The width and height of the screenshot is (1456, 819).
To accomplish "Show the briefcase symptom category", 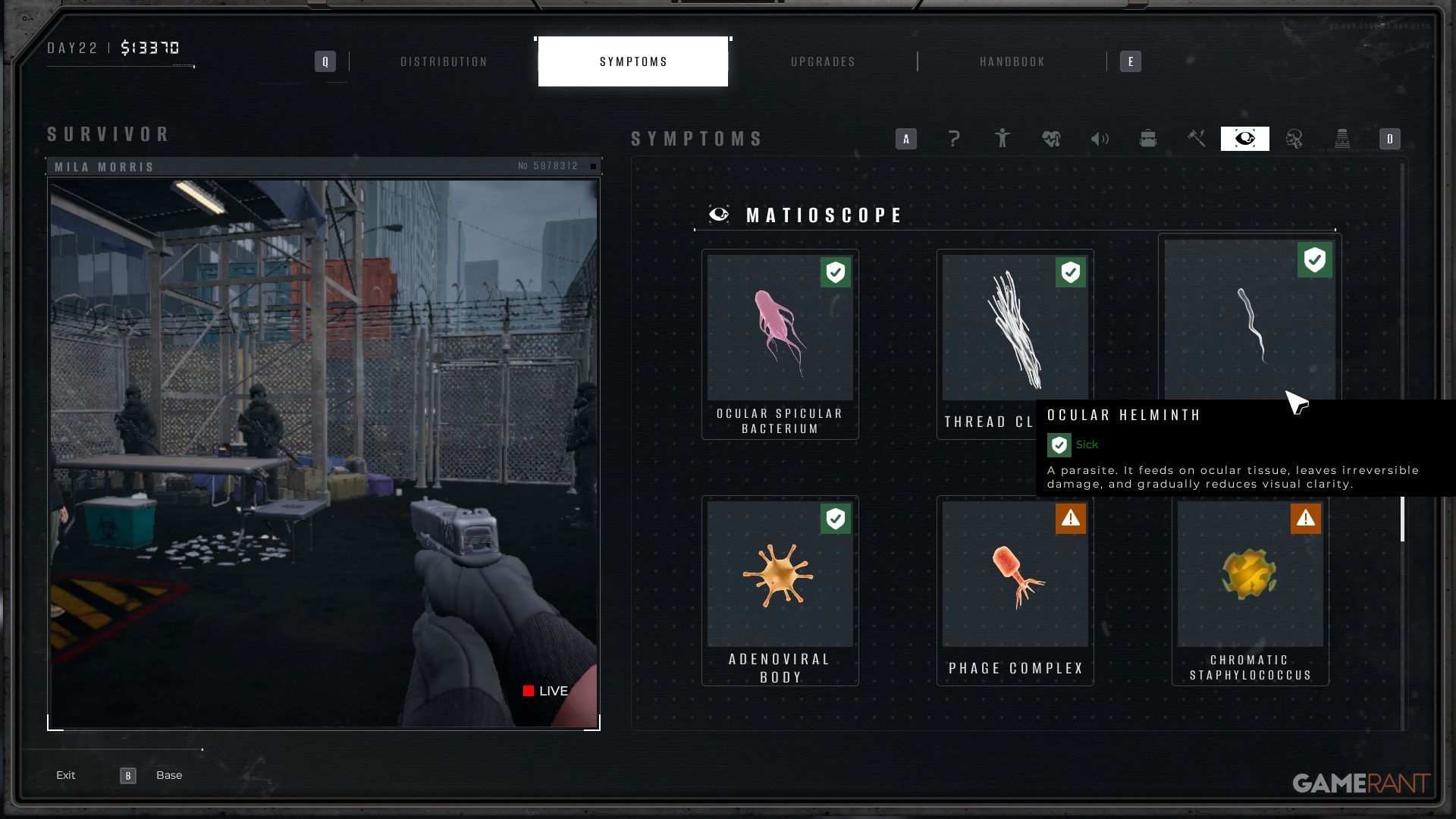I will tap(1148, 139).
